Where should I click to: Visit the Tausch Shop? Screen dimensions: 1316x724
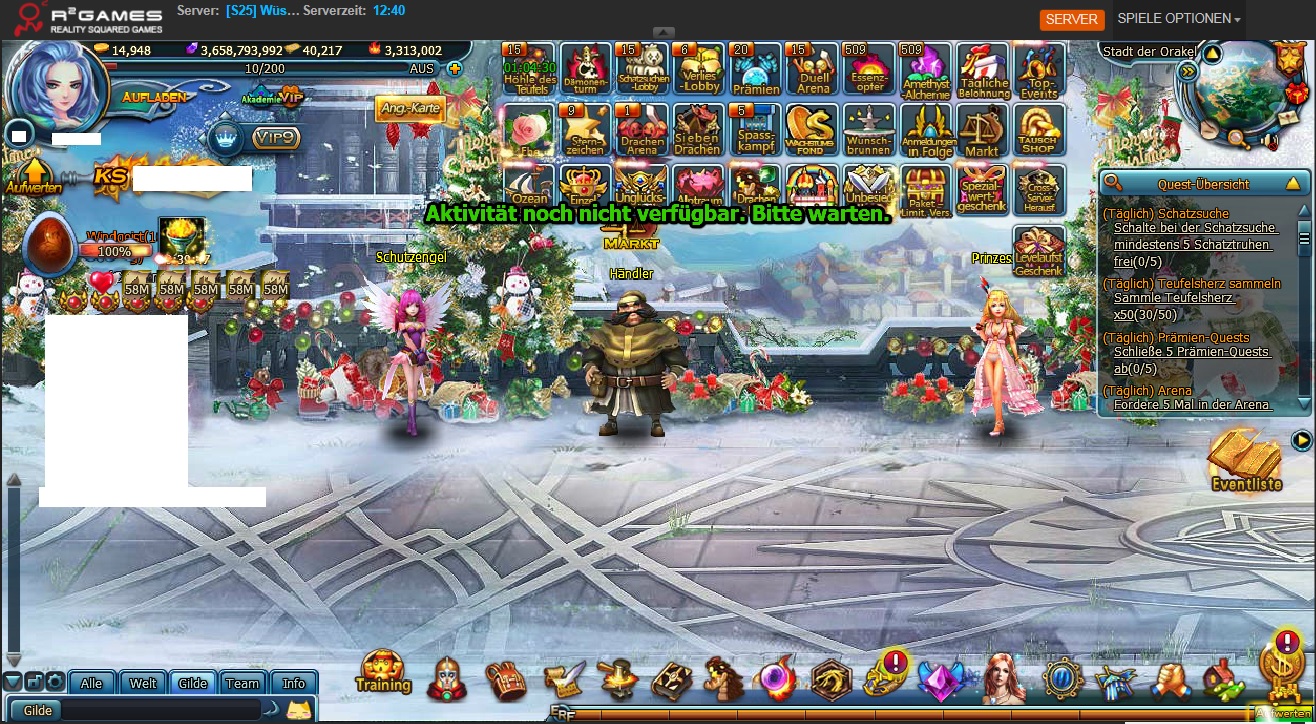coord(1039,131)
